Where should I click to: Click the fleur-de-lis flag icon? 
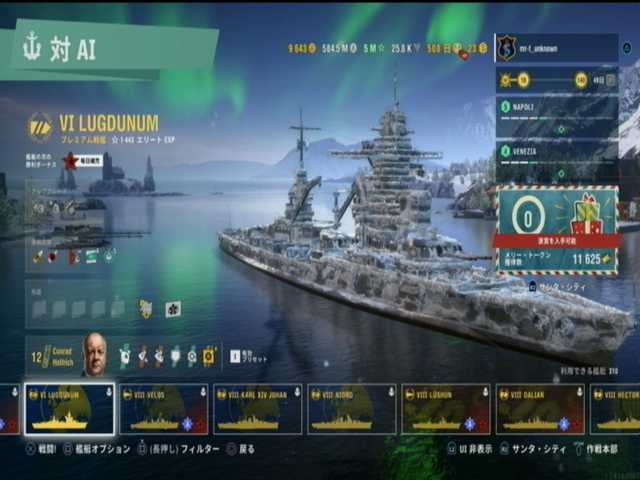173,309
